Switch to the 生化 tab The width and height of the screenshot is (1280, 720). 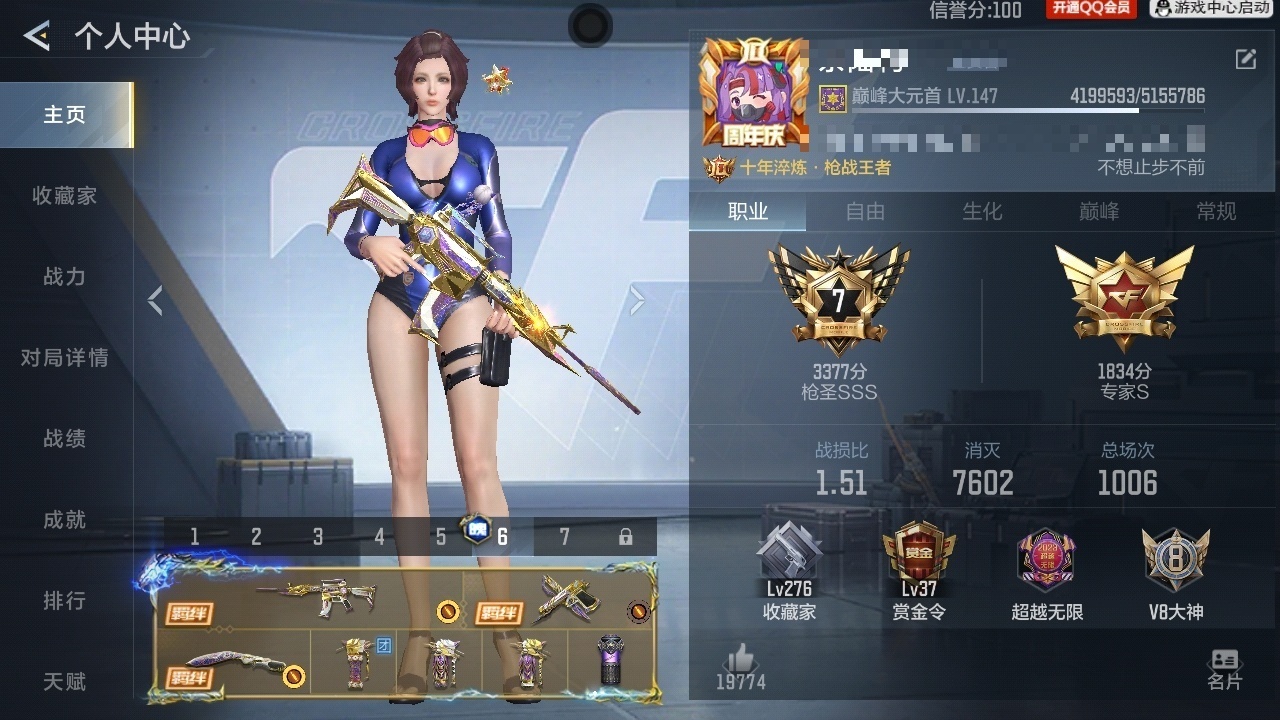982,212
